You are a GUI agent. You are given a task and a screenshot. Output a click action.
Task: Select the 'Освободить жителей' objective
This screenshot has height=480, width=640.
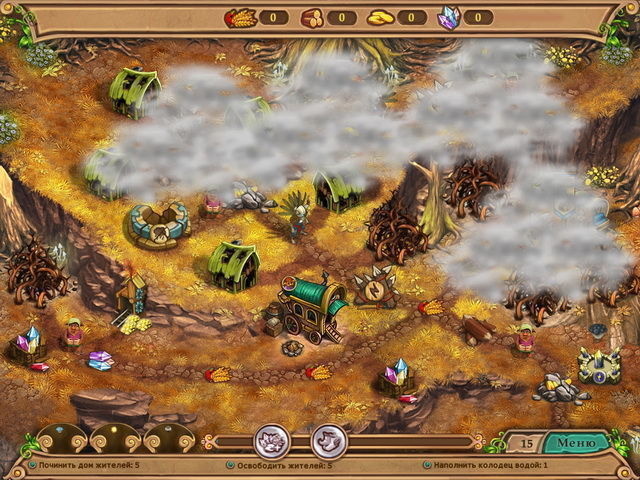coord(286,465)
